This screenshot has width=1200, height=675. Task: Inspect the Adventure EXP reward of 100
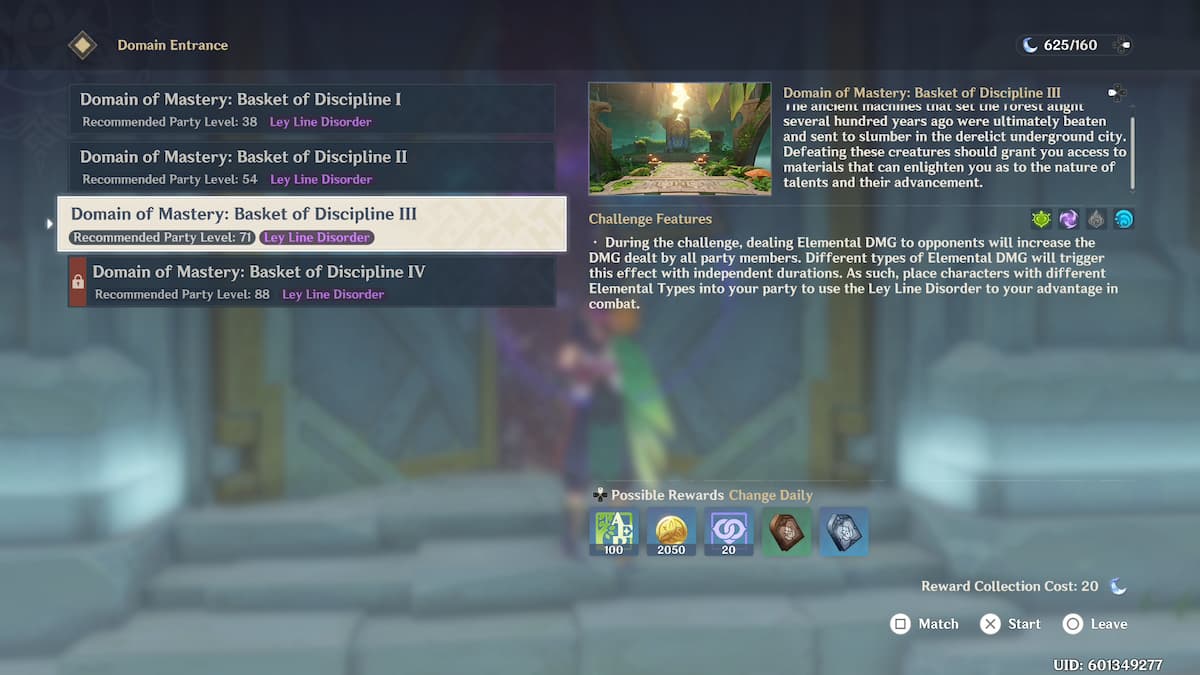click(x=614, y=531)
